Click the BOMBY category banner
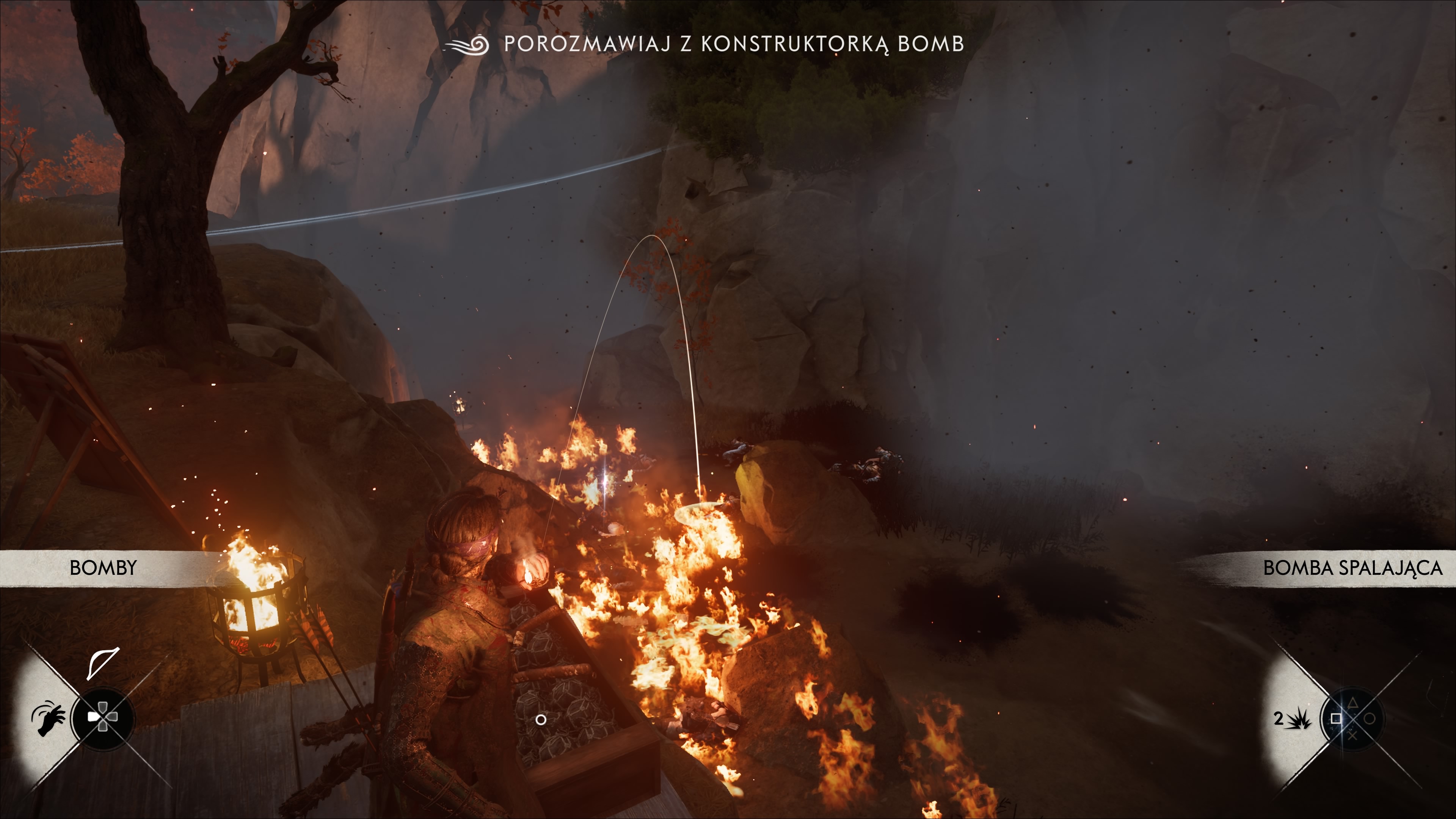The width and height of the screenshot is (1456, 819). point(103,568)
